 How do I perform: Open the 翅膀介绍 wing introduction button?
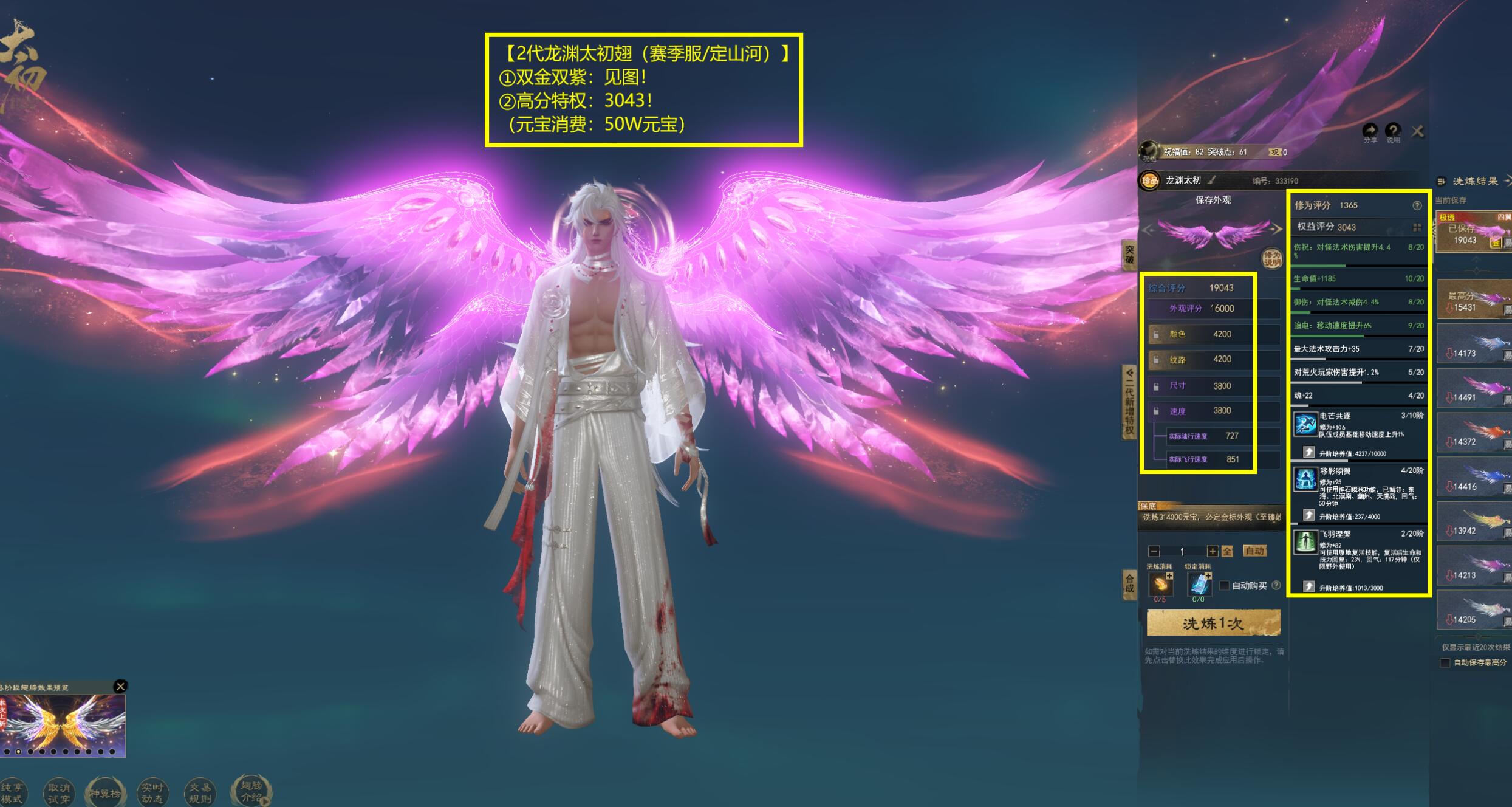[x=250, y=791]
